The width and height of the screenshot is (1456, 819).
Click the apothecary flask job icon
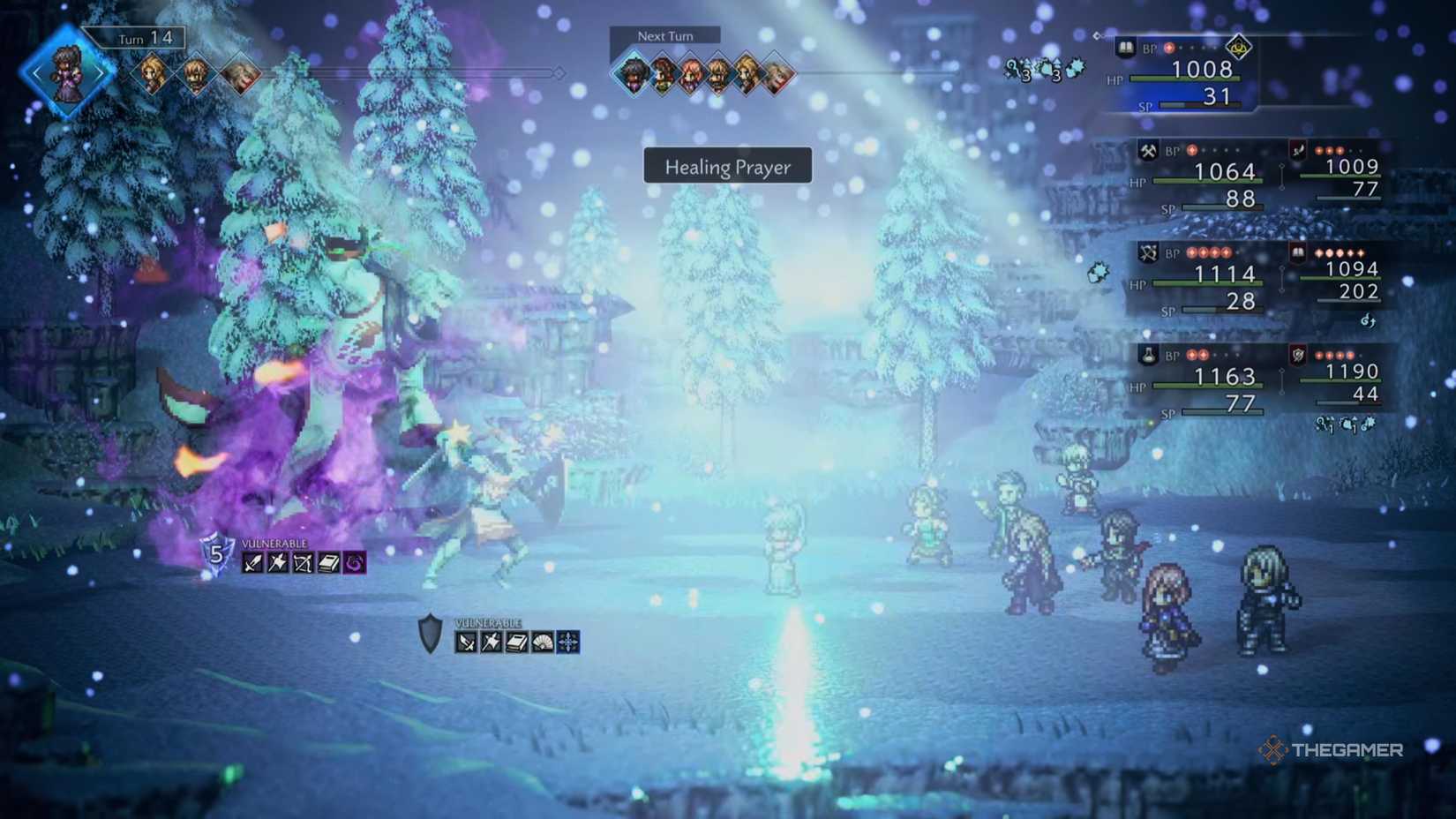coord(1149,354)
